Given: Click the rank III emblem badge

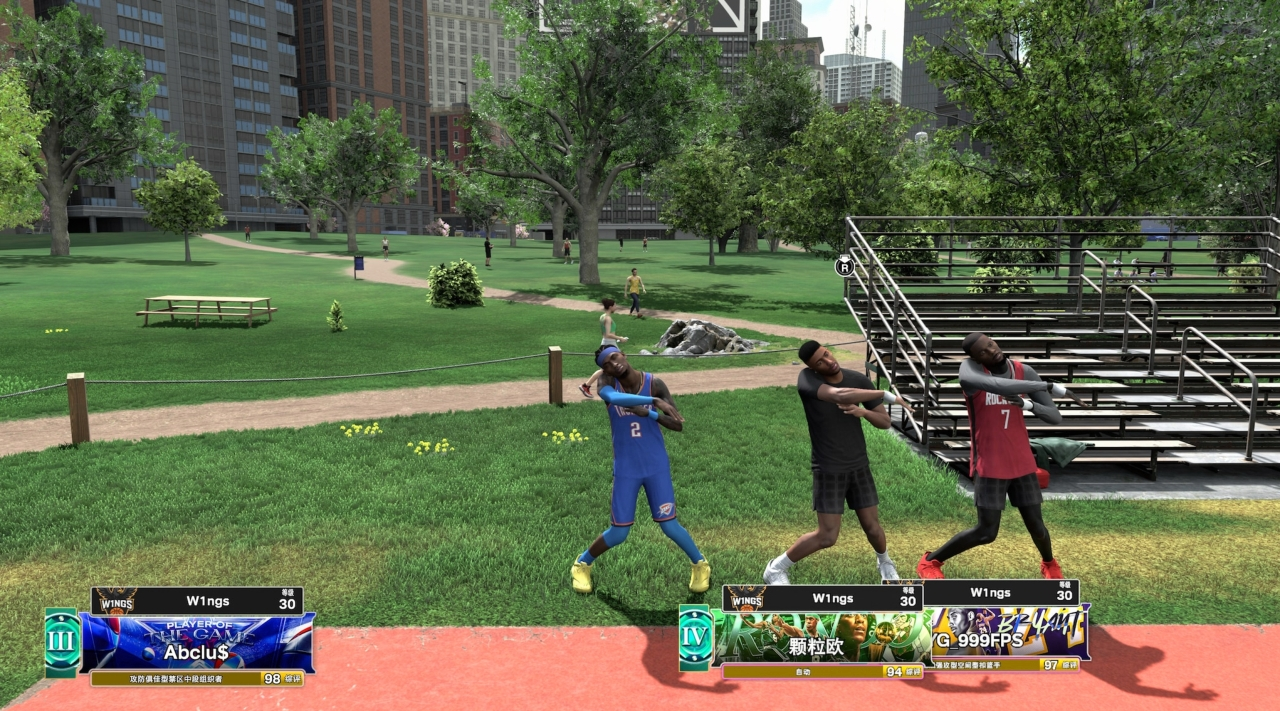Looking at the screenshot, I should pos(62,642).
